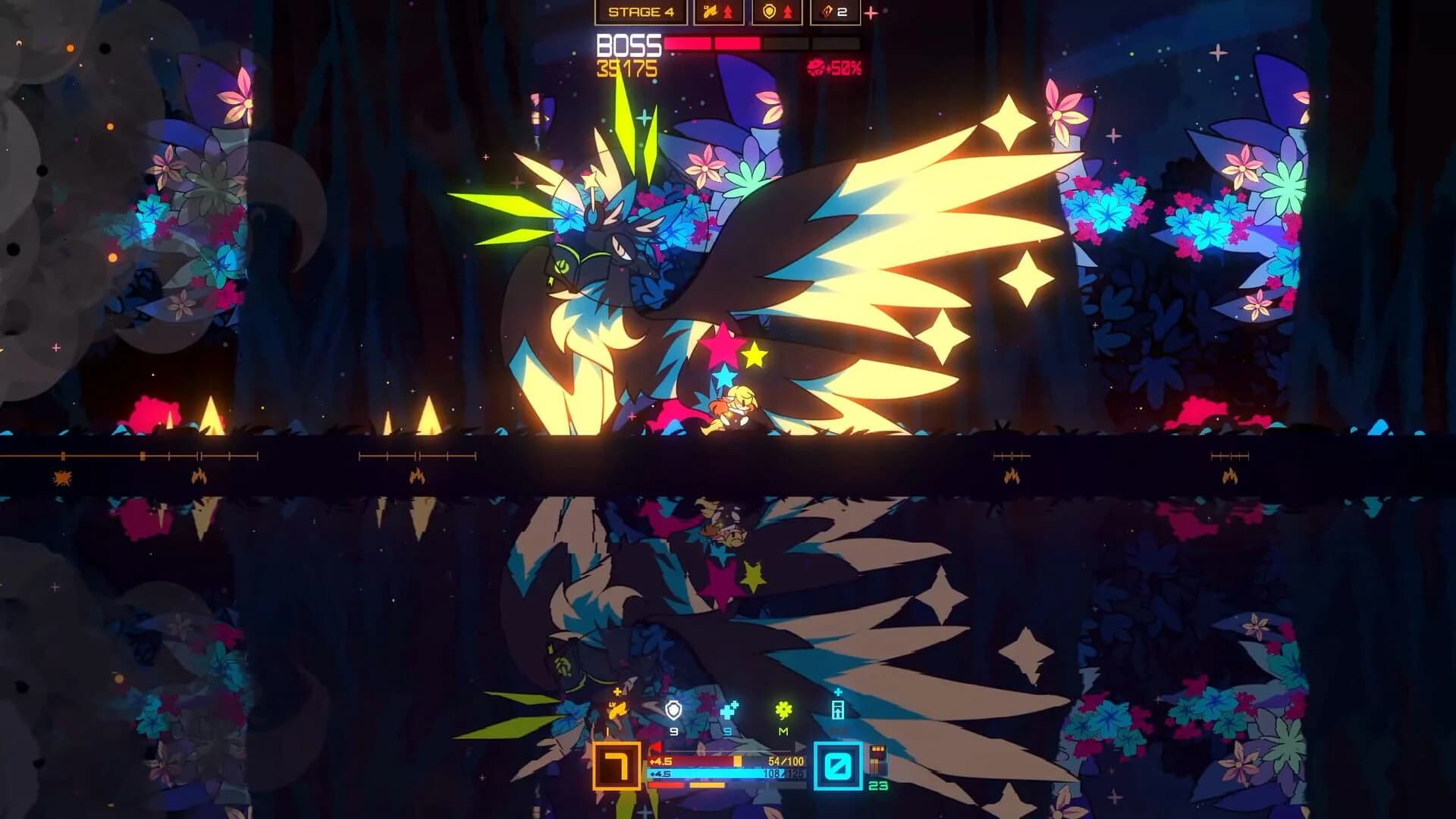Click the shield upgrade icon beside Stage 4
Viewport: 1456px width, 819px height.
[x=769, y=11]
